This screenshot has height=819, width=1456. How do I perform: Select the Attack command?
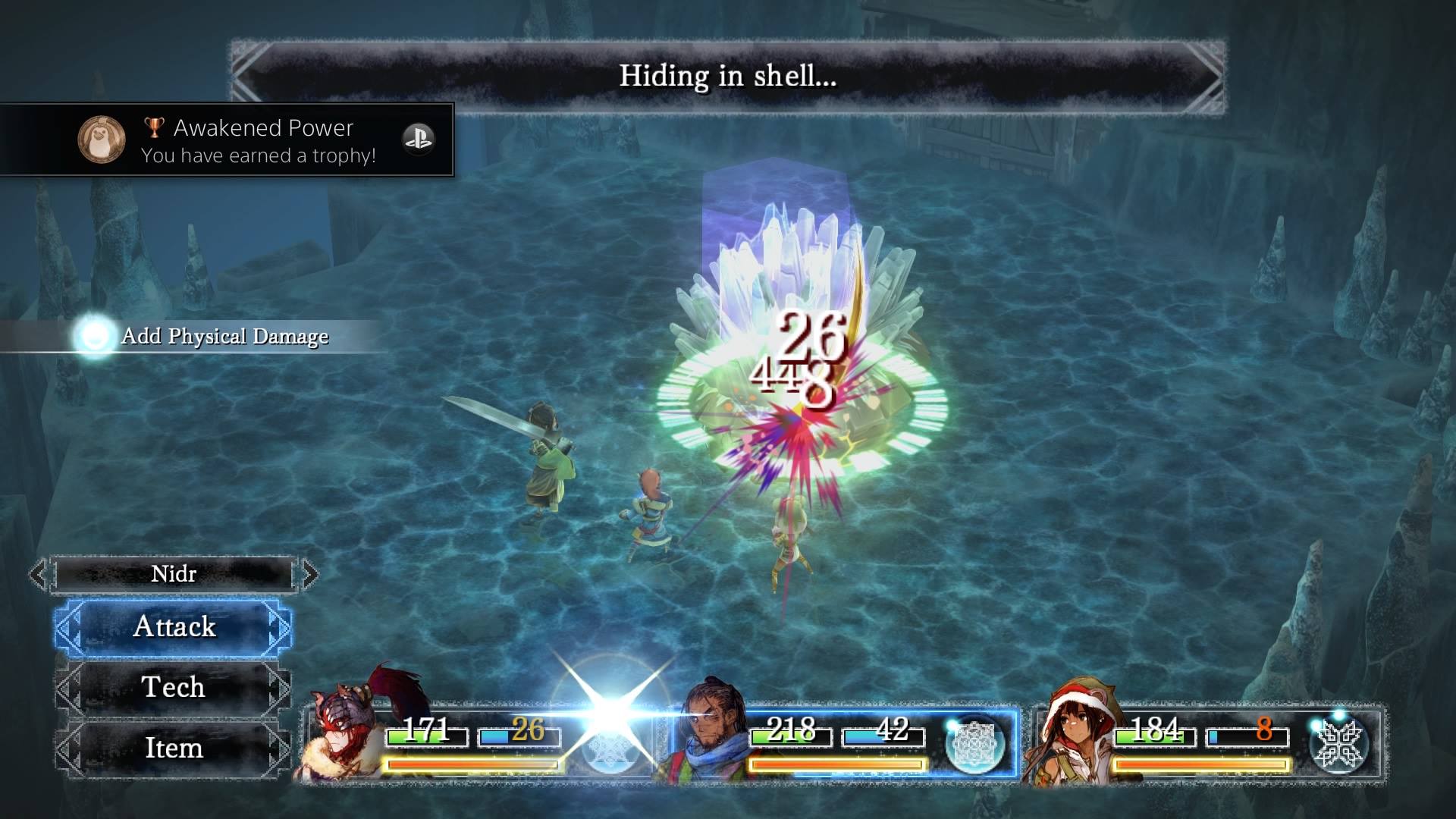tap(174, 627)
